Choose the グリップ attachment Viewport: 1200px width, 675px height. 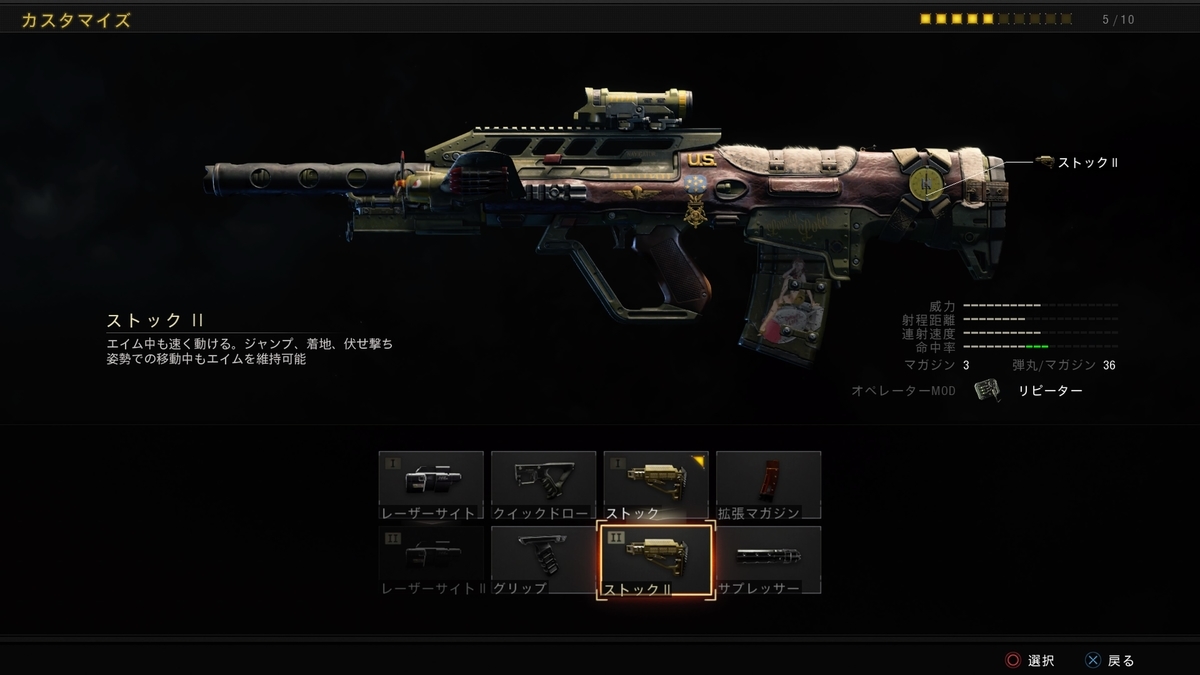pyautogui.click(x=543, y=560)
